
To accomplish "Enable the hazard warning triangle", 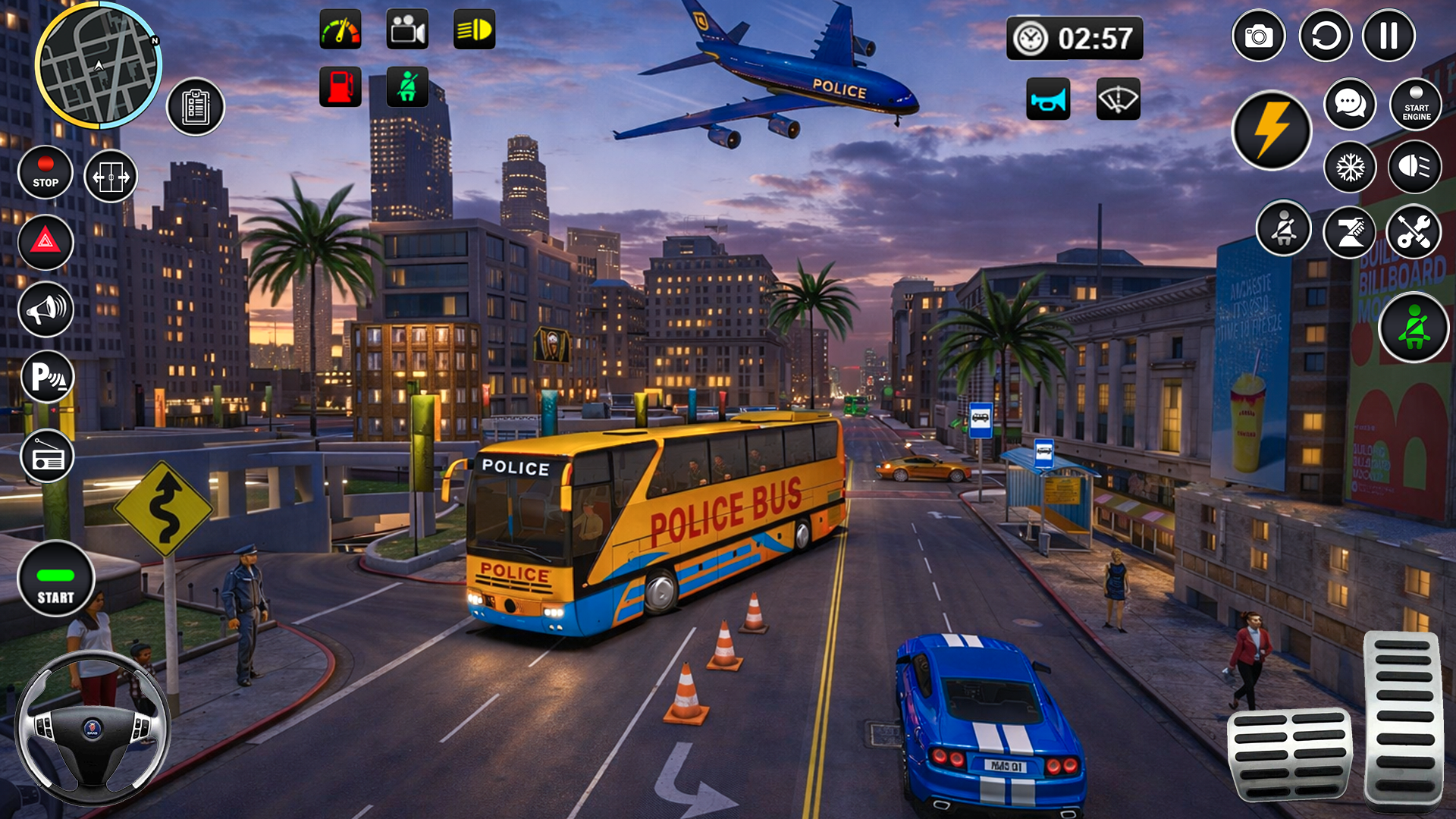I will (x=45, y=243).
